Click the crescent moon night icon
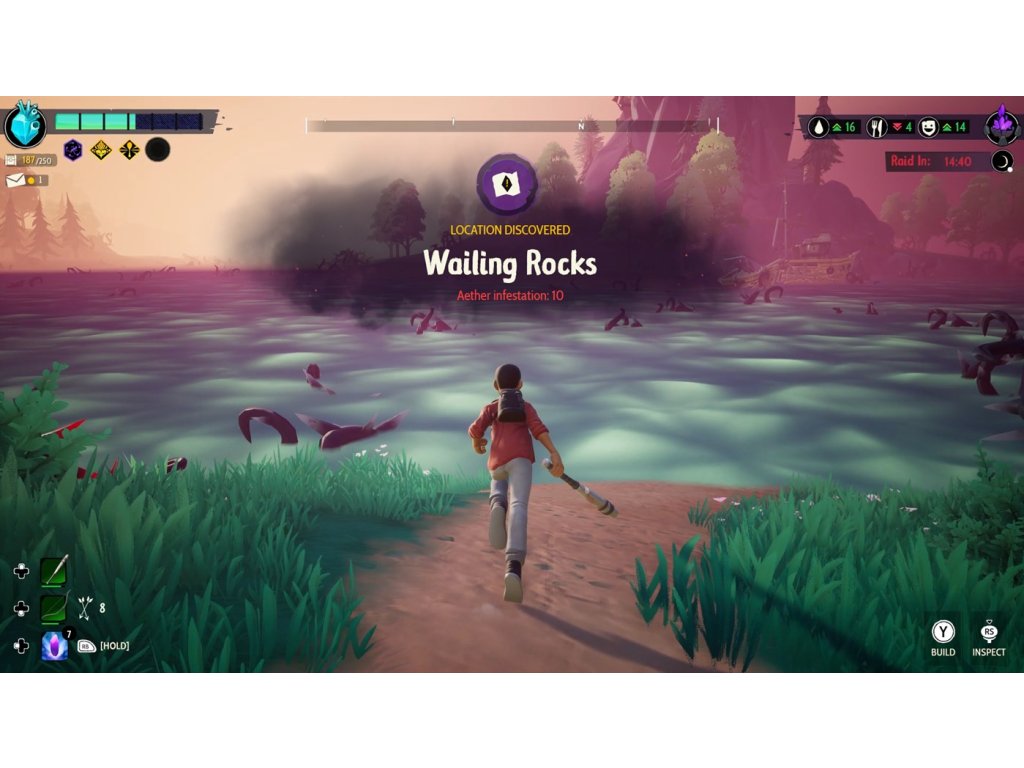 point(1002,161)
